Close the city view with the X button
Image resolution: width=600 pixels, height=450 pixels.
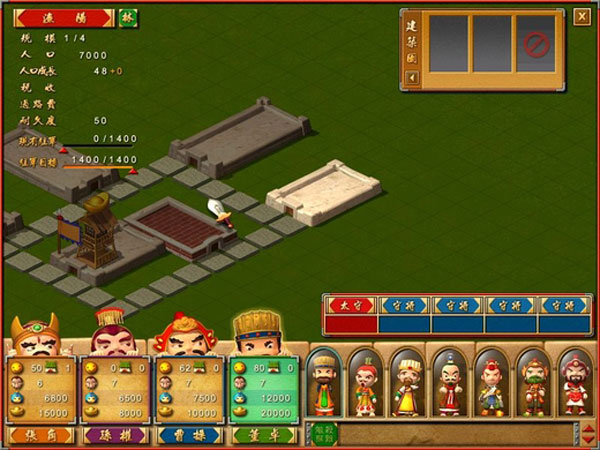pos(581,16)
